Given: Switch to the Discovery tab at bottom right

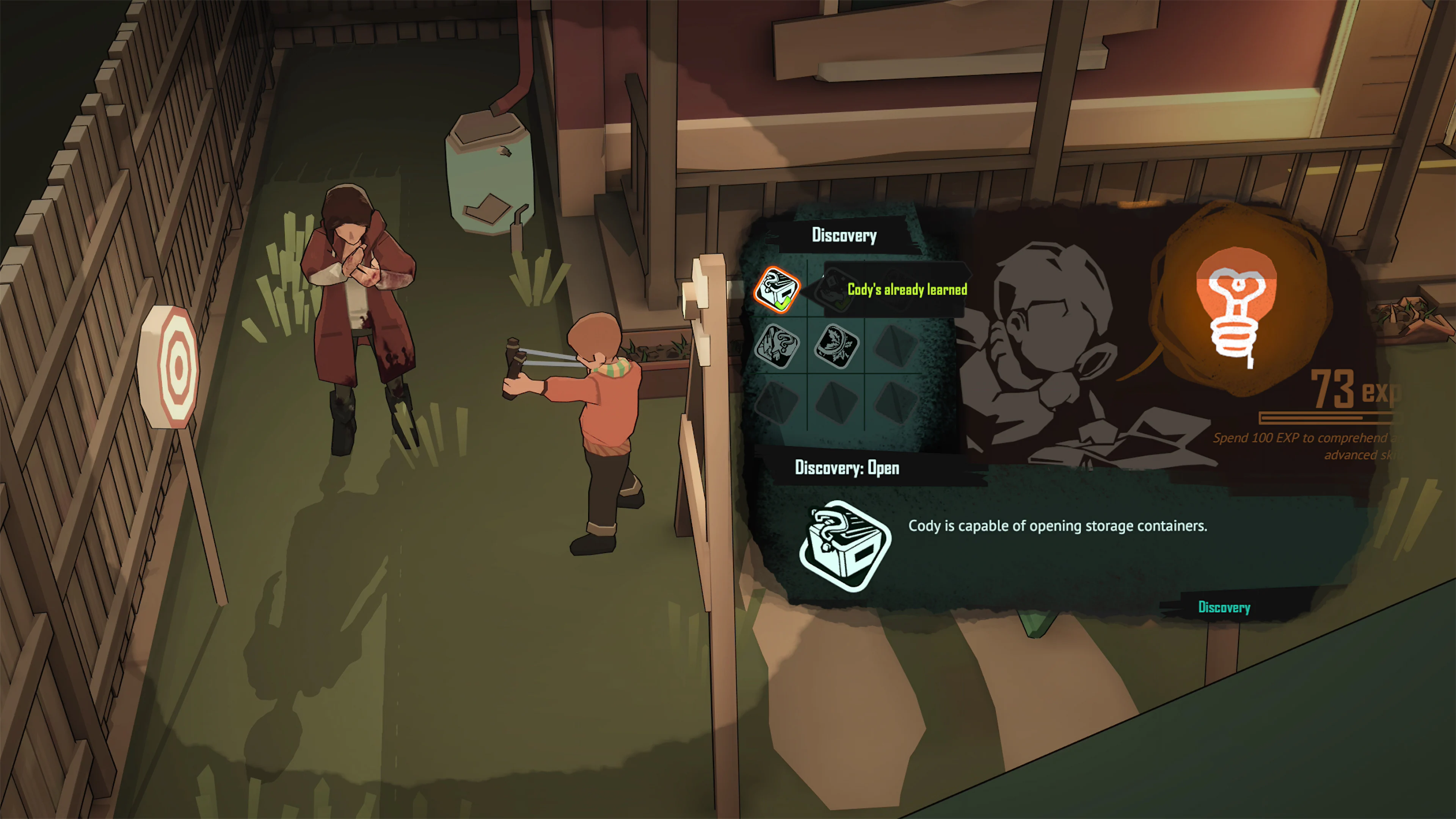Looking at the screenshot, I should click(x=1224, y=607).
